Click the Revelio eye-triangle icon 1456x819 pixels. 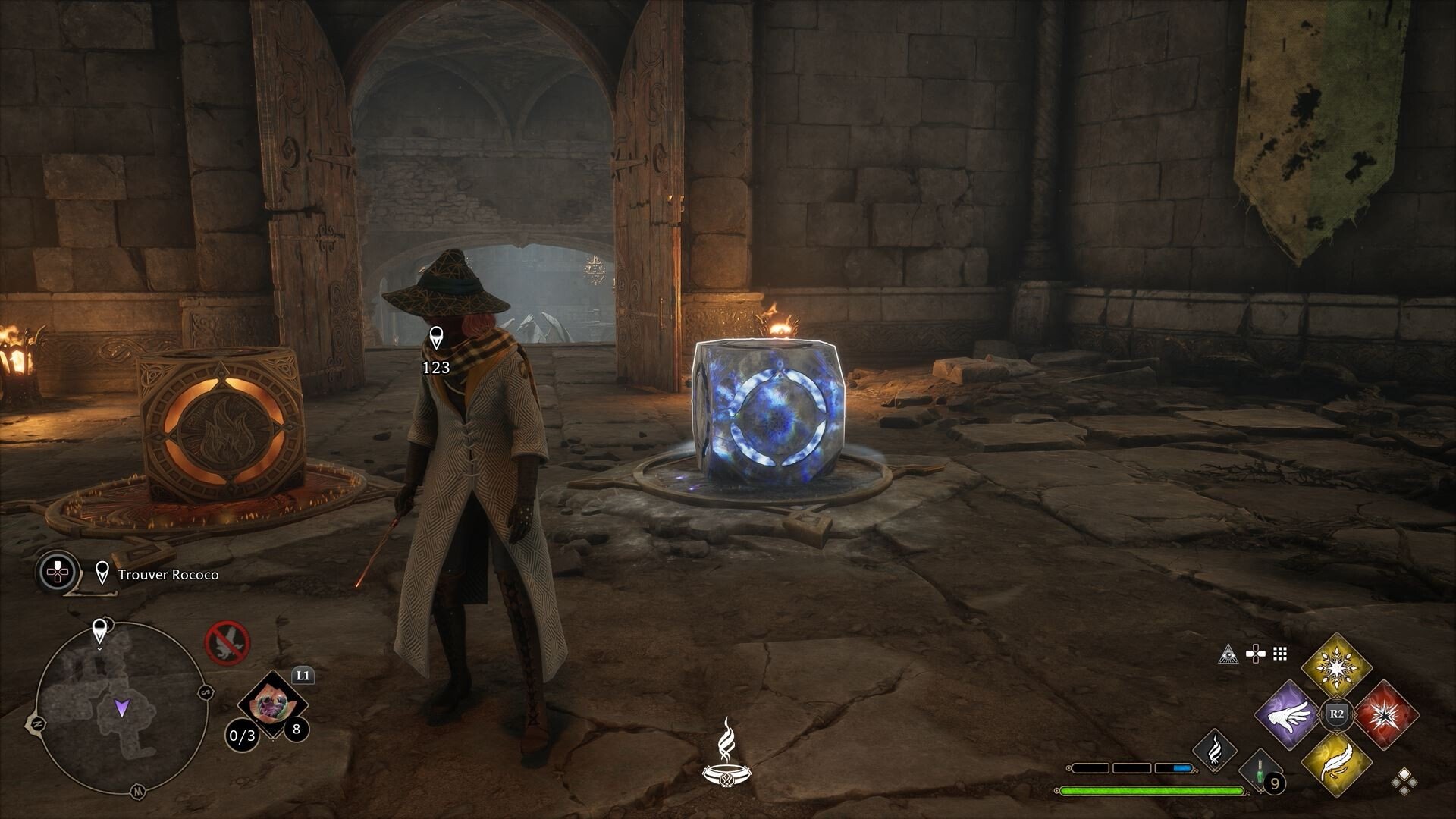coord(1228,654)
